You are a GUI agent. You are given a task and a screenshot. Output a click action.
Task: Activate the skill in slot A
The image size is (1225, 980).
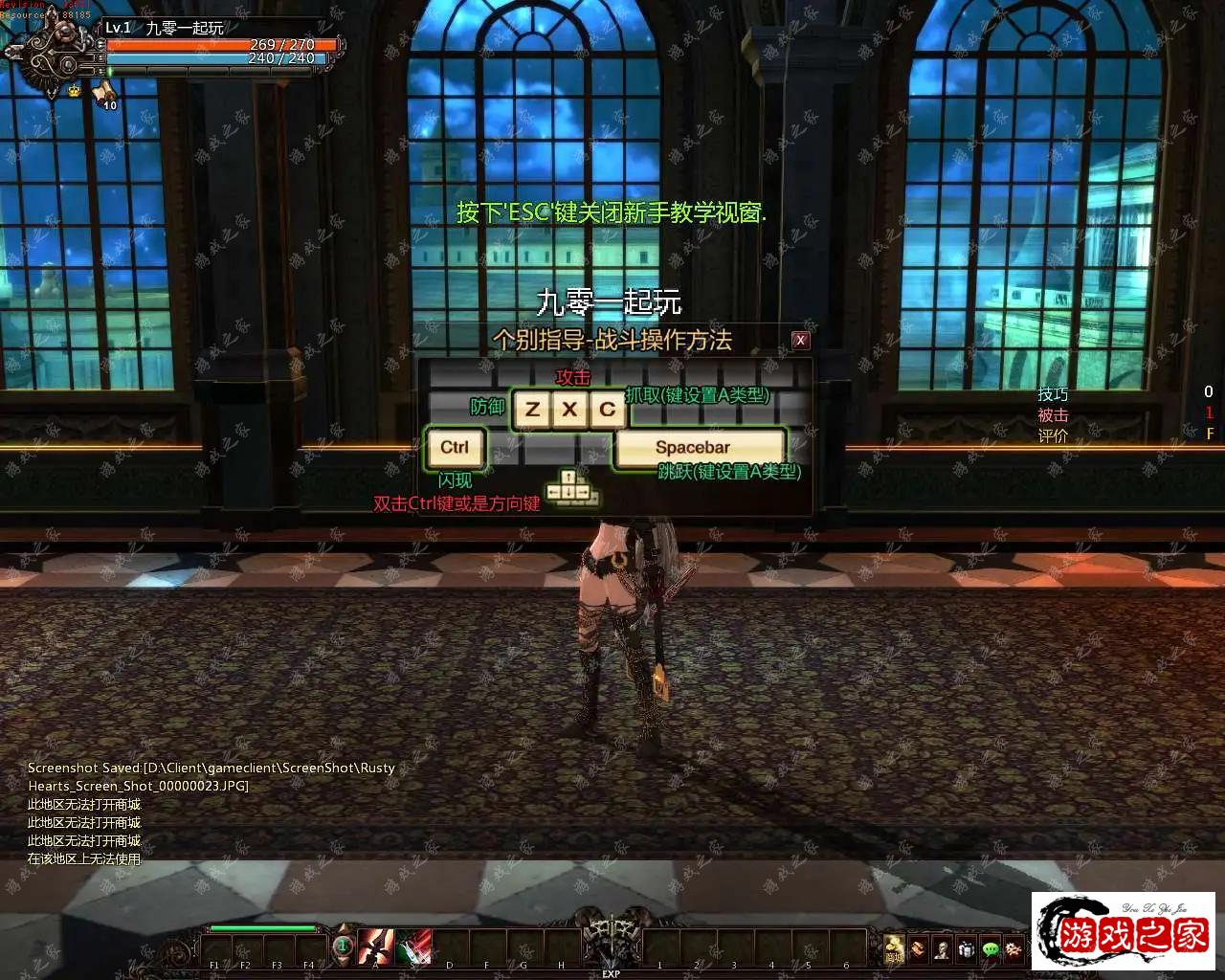click(x=375, y=947)
